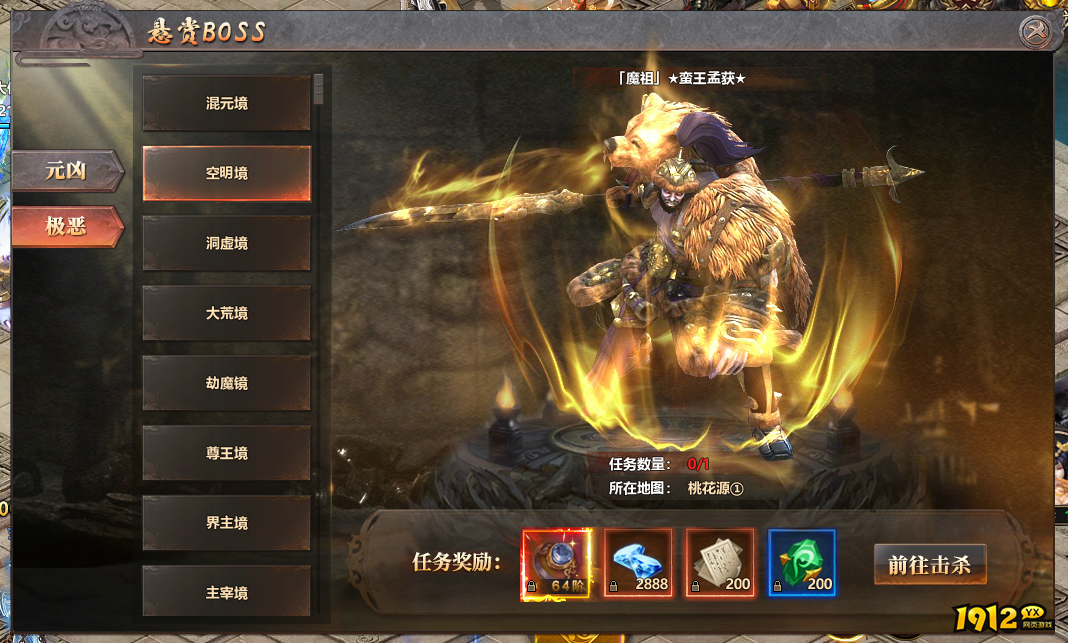Pick the 界主境 realm entry
The image size is (1068, 643).
click(x=227, y=523)
